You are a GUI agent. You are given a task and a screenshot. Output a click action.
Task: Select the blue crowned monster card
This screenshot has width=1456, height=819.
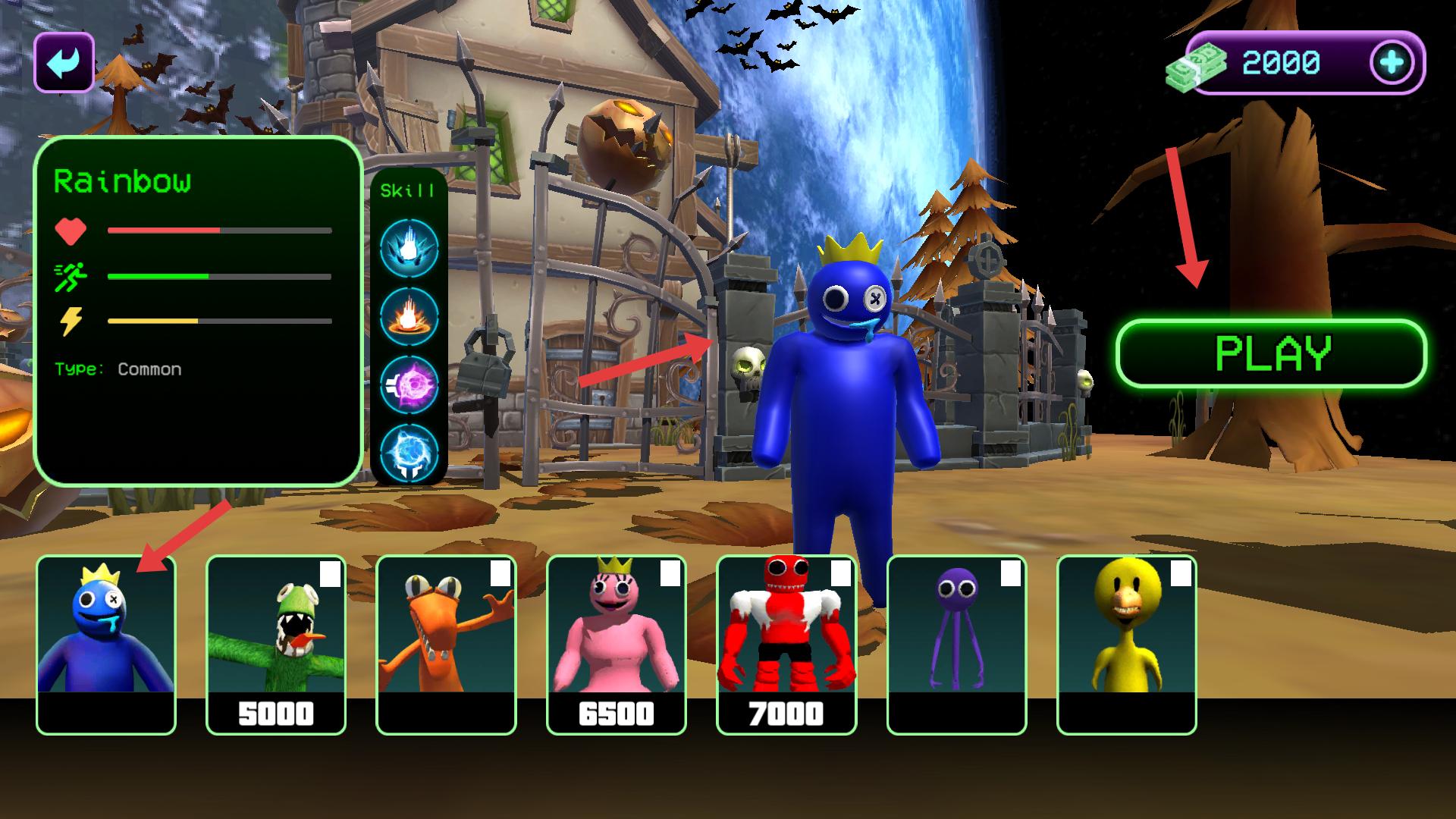[x=106, y=645]
